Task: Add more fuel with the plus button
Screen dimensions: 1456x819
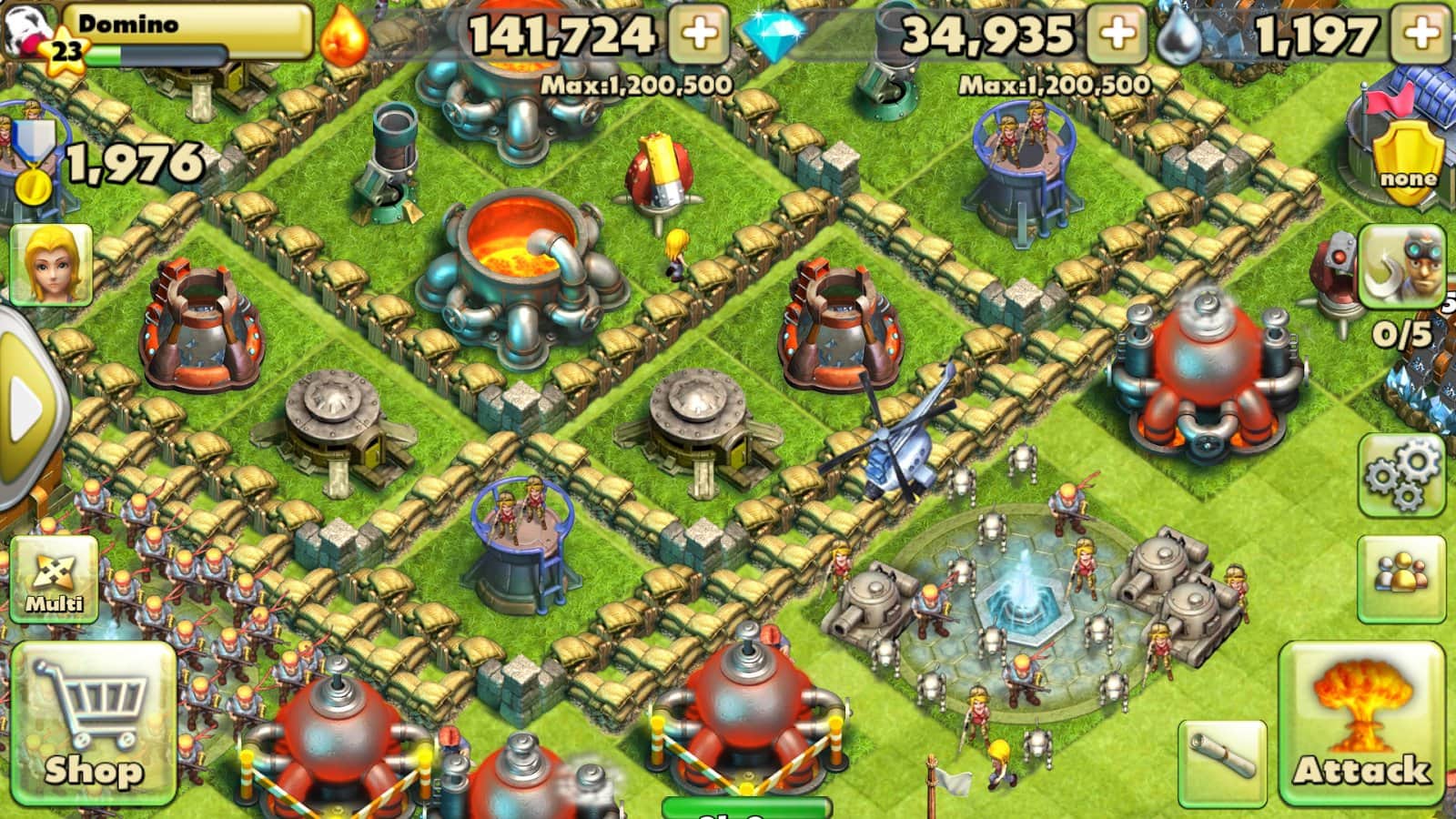Action: 698,35
